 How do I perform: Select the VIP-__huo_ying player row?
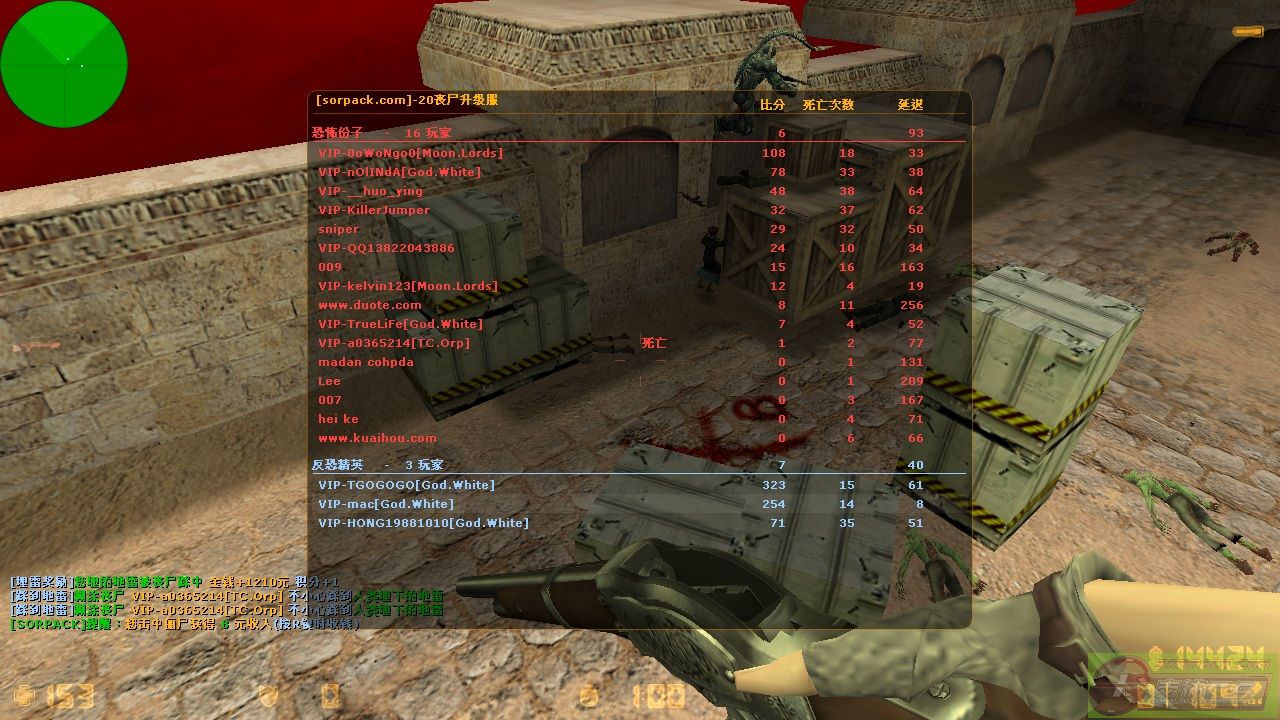(x=370, y=191)
